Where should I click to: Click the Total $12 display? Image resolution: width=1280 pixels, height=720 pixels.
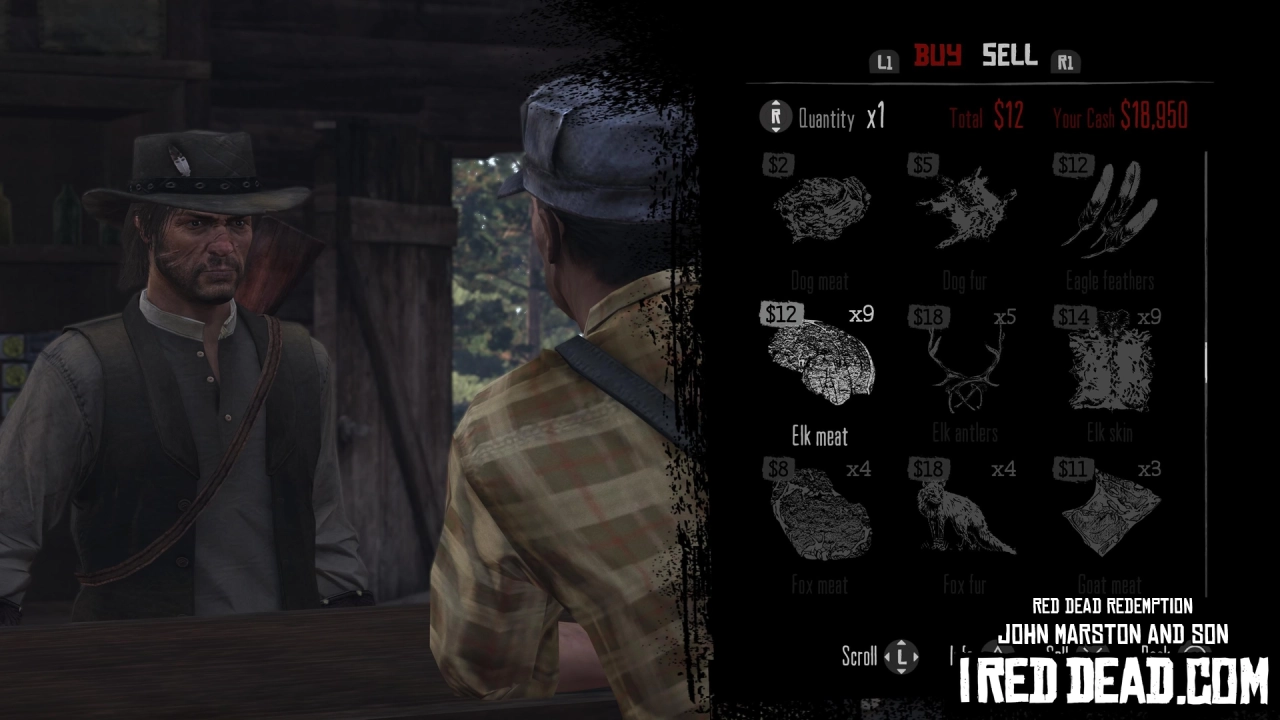[x=987, y=115]
